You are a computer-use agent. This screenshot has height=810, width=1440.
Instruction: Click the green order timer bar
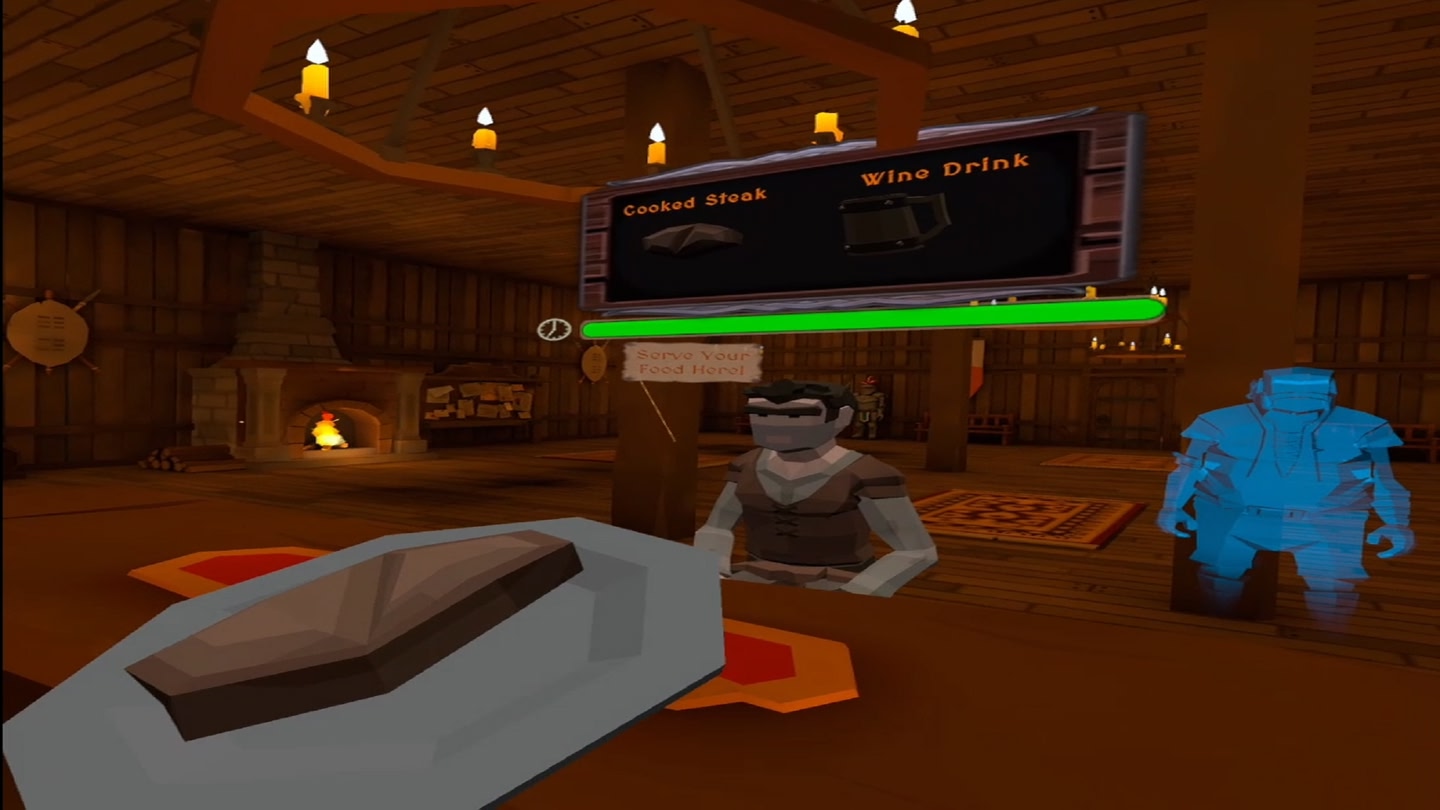pyautogui.click(x=870, y=313)
